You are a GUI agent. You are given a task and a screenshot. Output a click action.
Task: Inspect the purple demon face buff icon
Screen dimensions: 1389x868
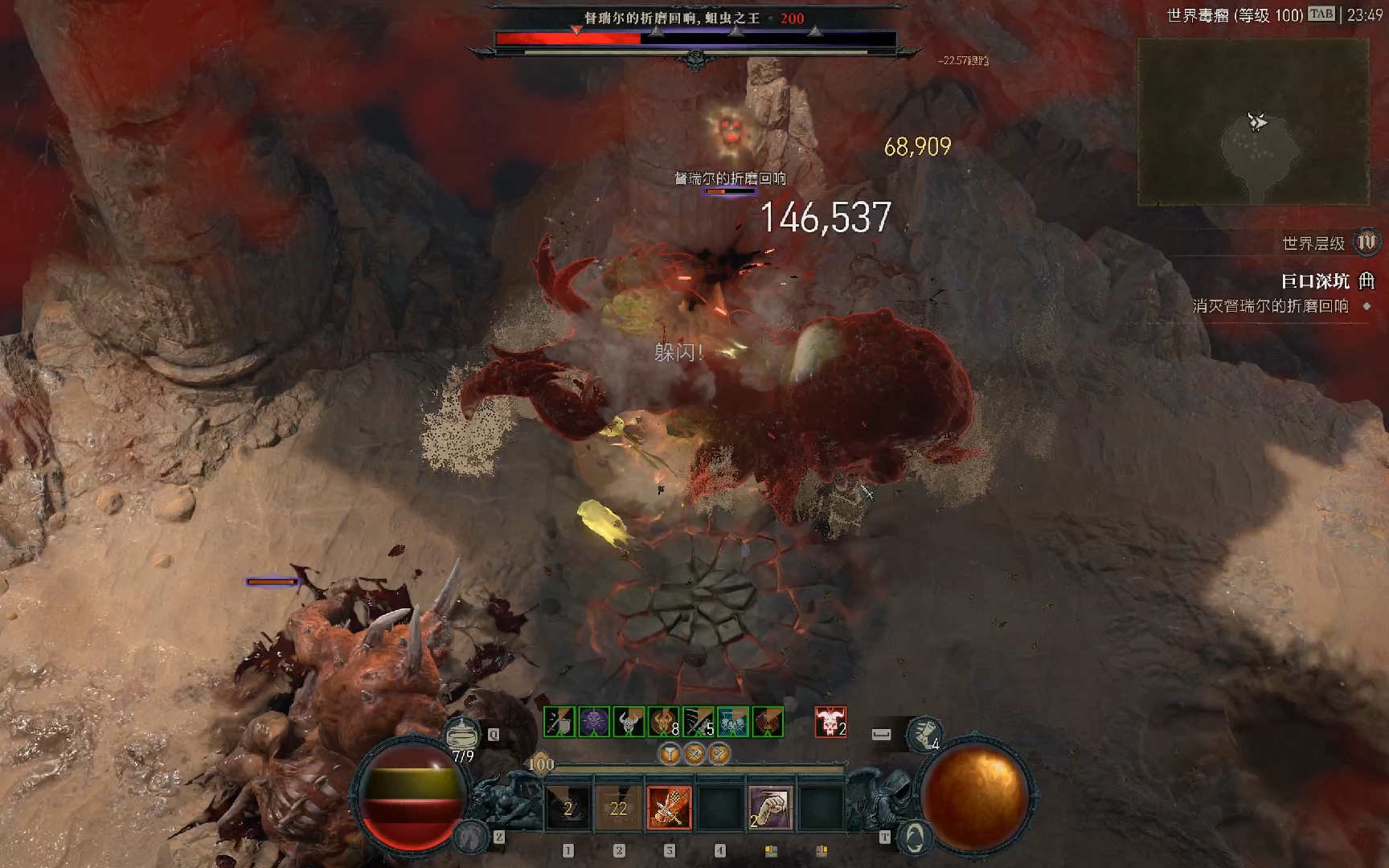tap(594, 722)
